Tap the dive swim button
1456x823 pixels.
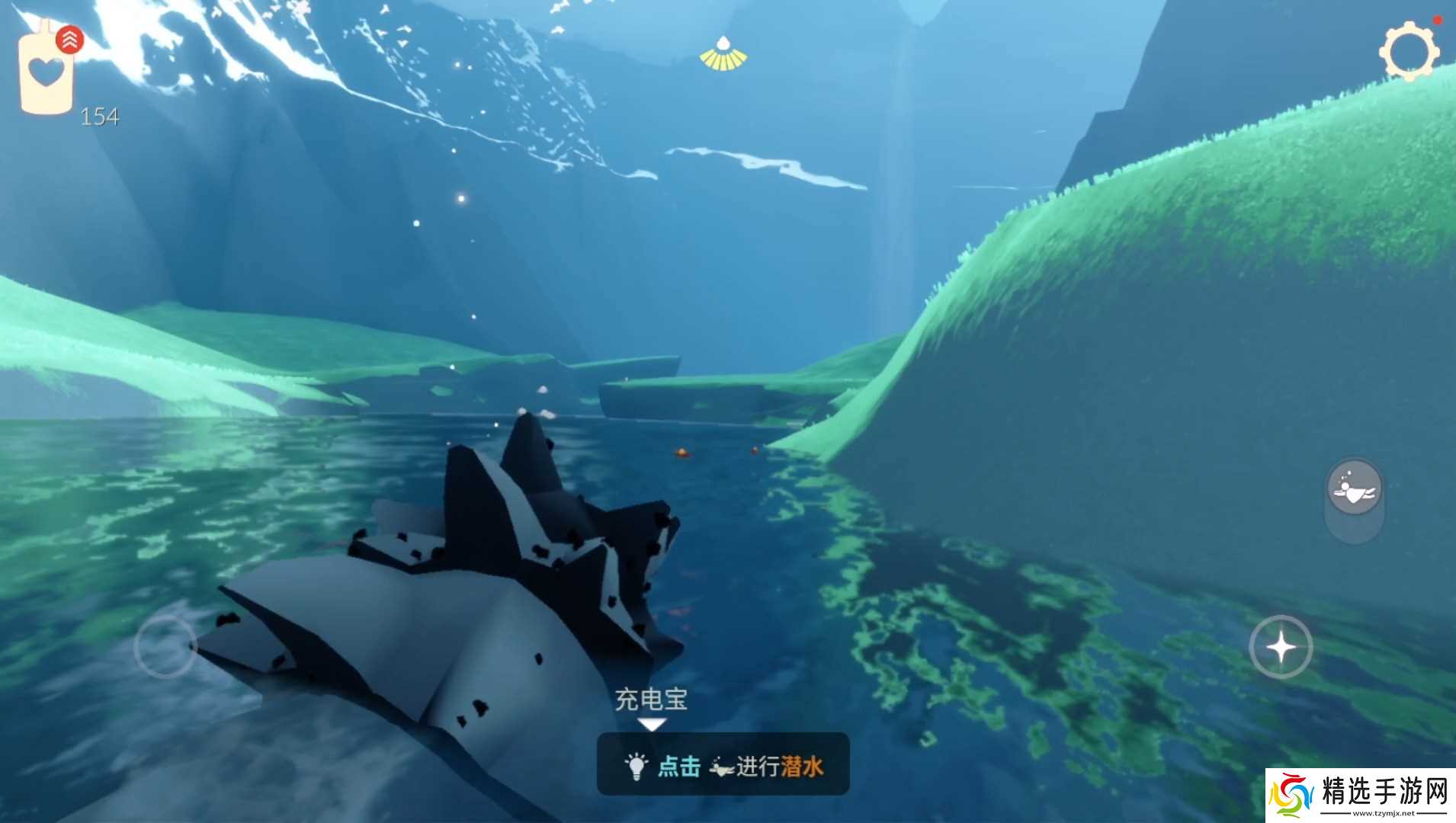[x=1355, y=488]
